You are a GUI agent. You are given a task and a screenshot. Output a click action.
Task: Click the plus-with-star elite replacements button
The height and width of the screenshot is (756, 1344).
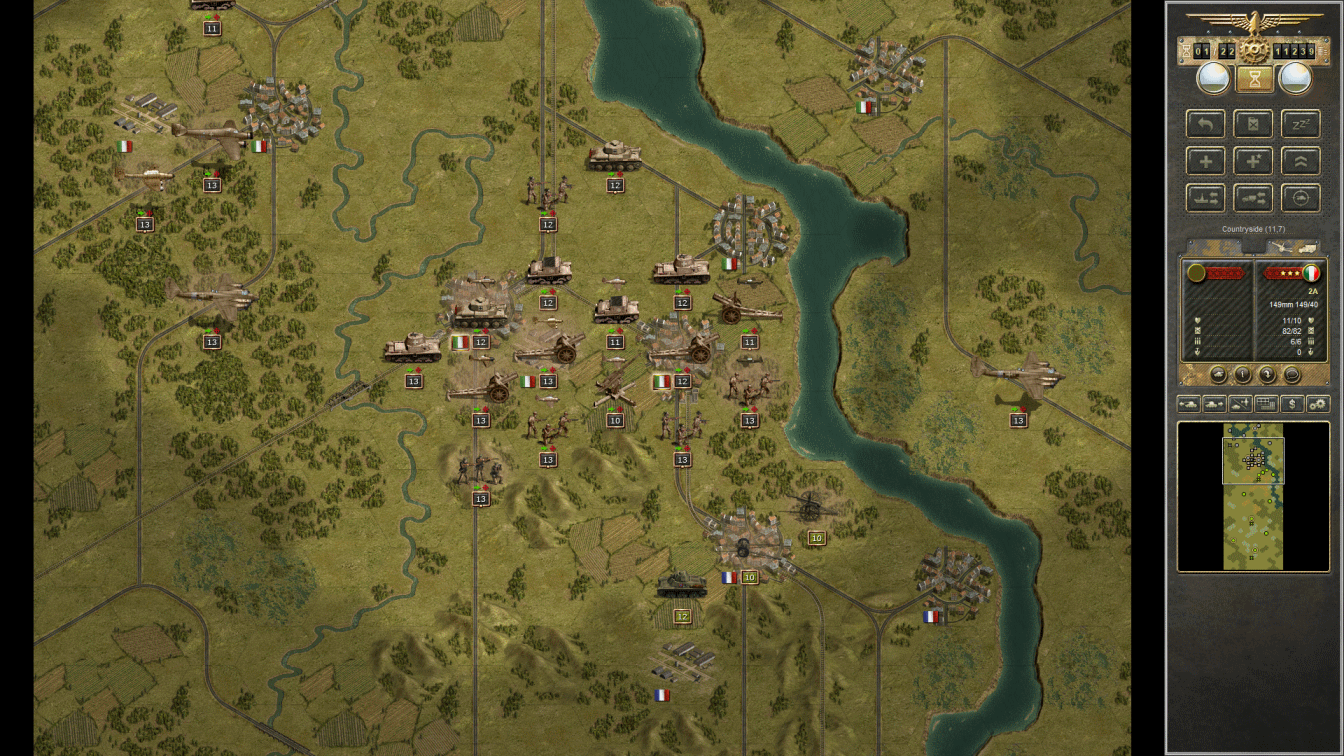(x=1253, y=160)
